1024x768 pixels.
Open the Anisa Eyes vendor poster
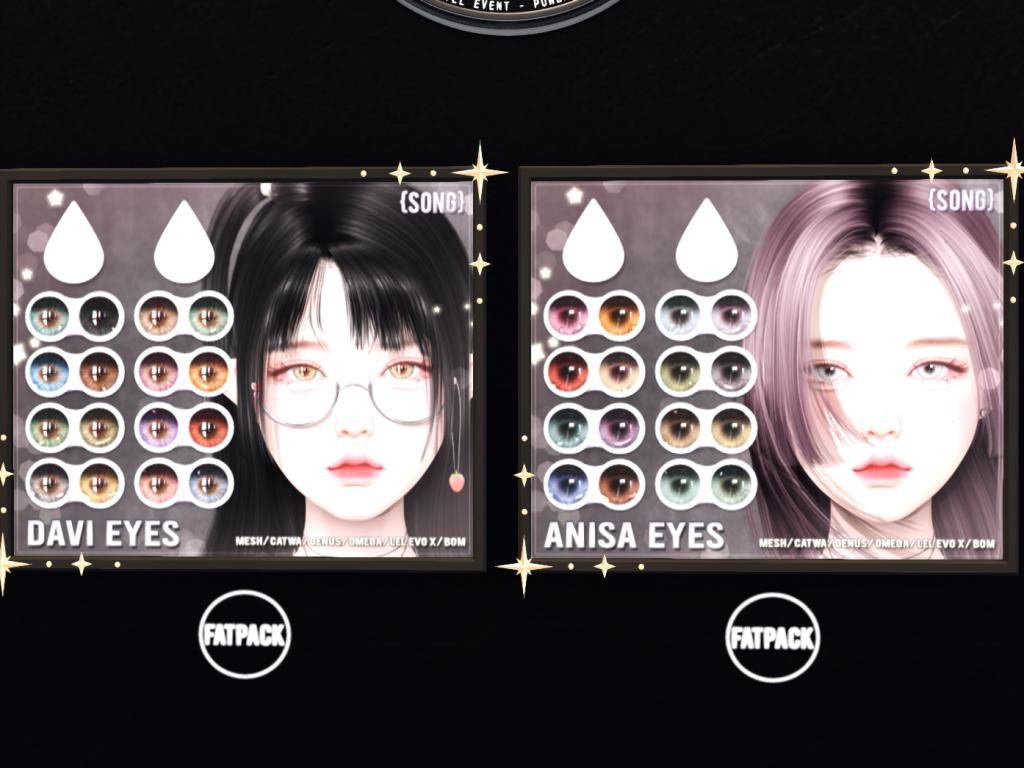(766, 368)
